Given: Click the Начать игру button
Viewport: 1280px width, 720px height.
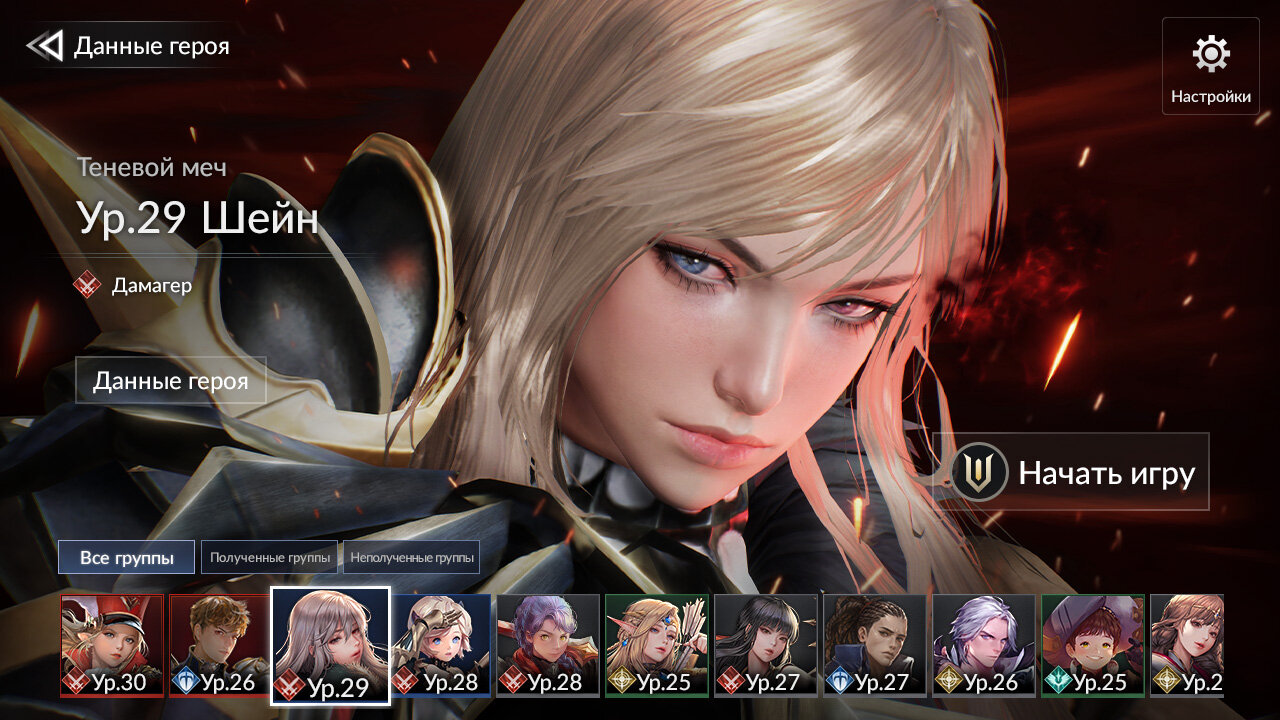Looking at the screenshot, I should point(1071,472).
